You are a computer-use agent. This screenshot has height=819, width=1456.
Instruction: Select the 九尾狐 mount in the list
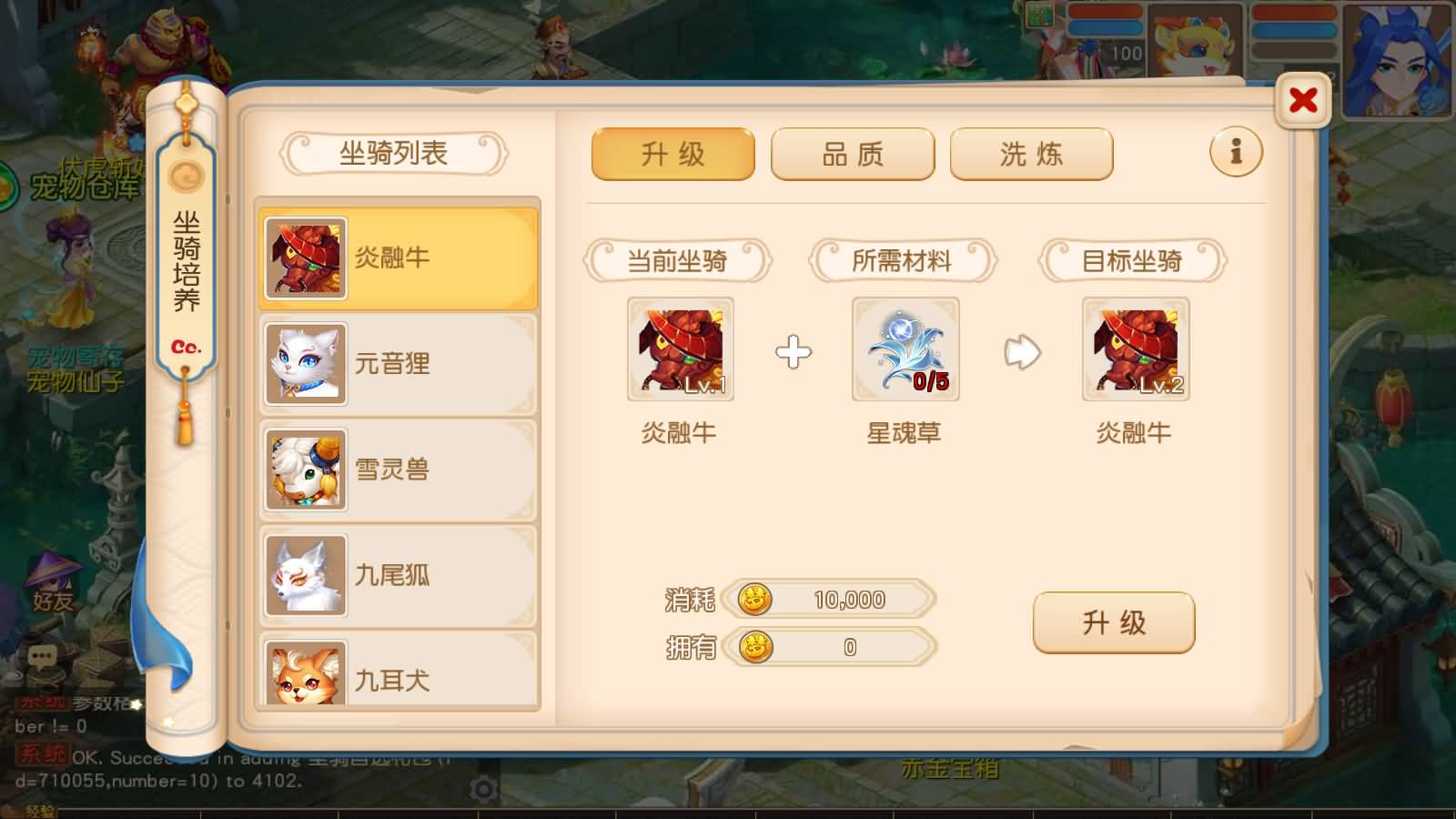pyautogui.click(x=396, y=575)
